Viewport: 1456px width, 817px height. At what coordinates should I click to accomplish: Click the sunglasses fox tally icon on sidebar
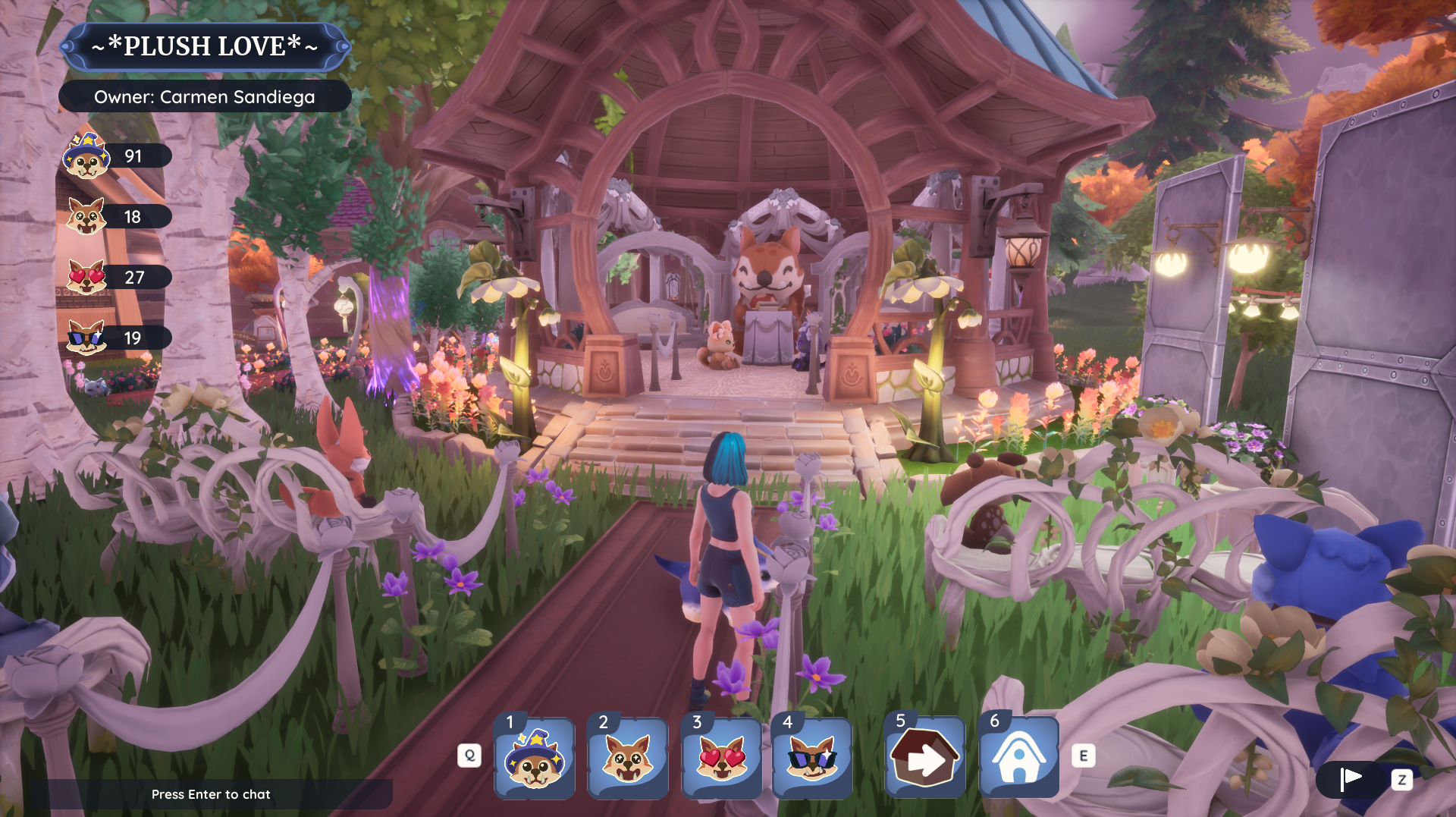click(86, 338)
